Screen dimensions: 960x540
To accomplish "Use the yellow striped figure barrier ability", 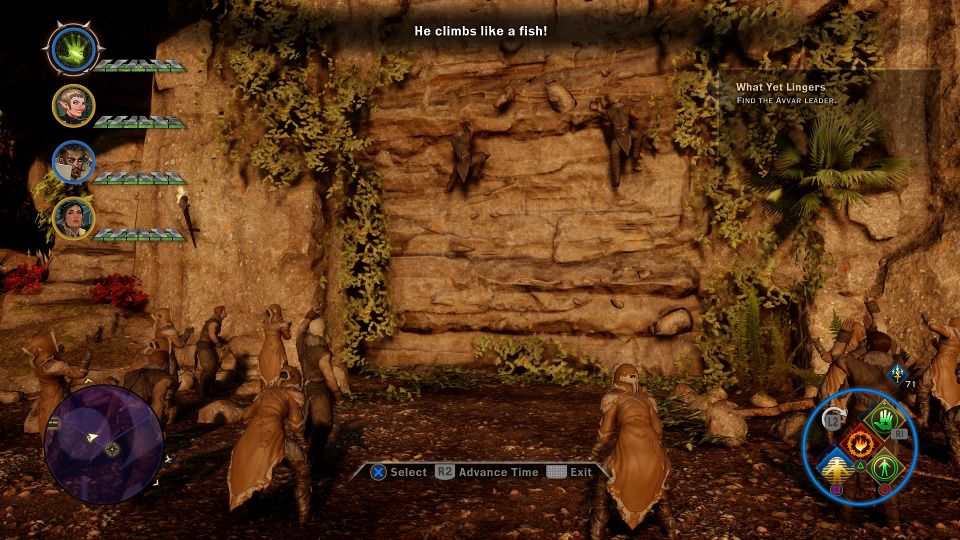I will (834, 466).
